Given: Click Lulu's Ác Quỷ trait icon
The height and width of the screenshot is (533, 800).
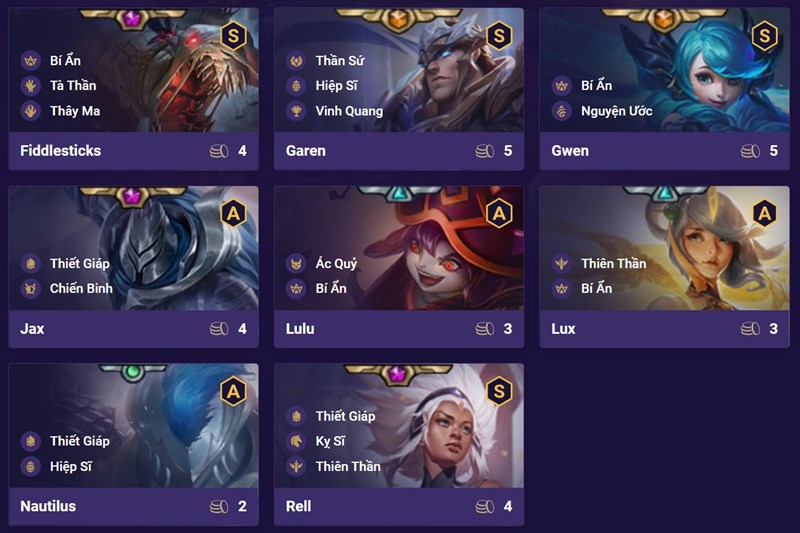Looking at the screenshot, I should pyautogui.click(x=295, y=264).
